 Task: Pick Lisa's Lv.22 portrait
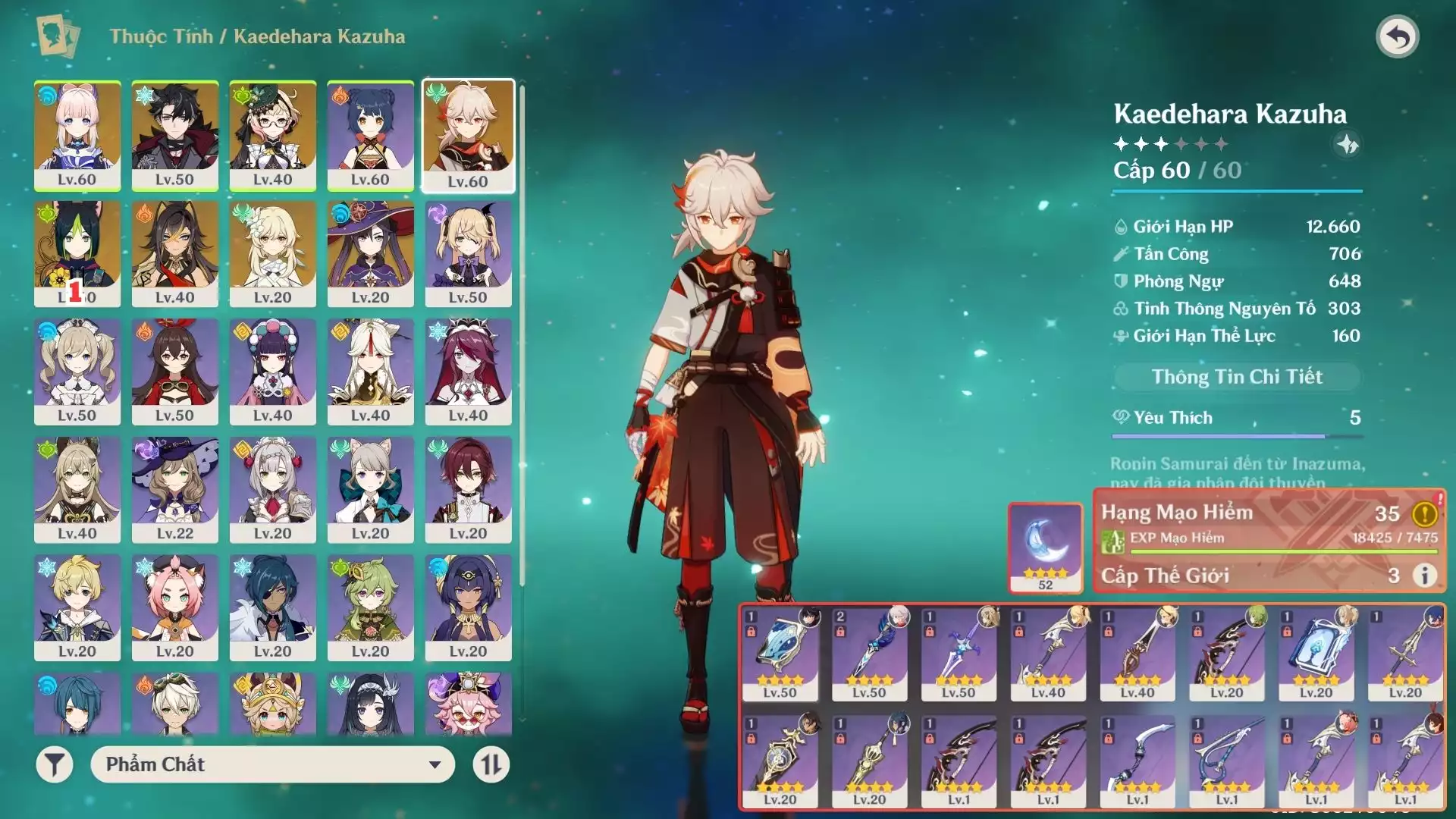[175, 489]
